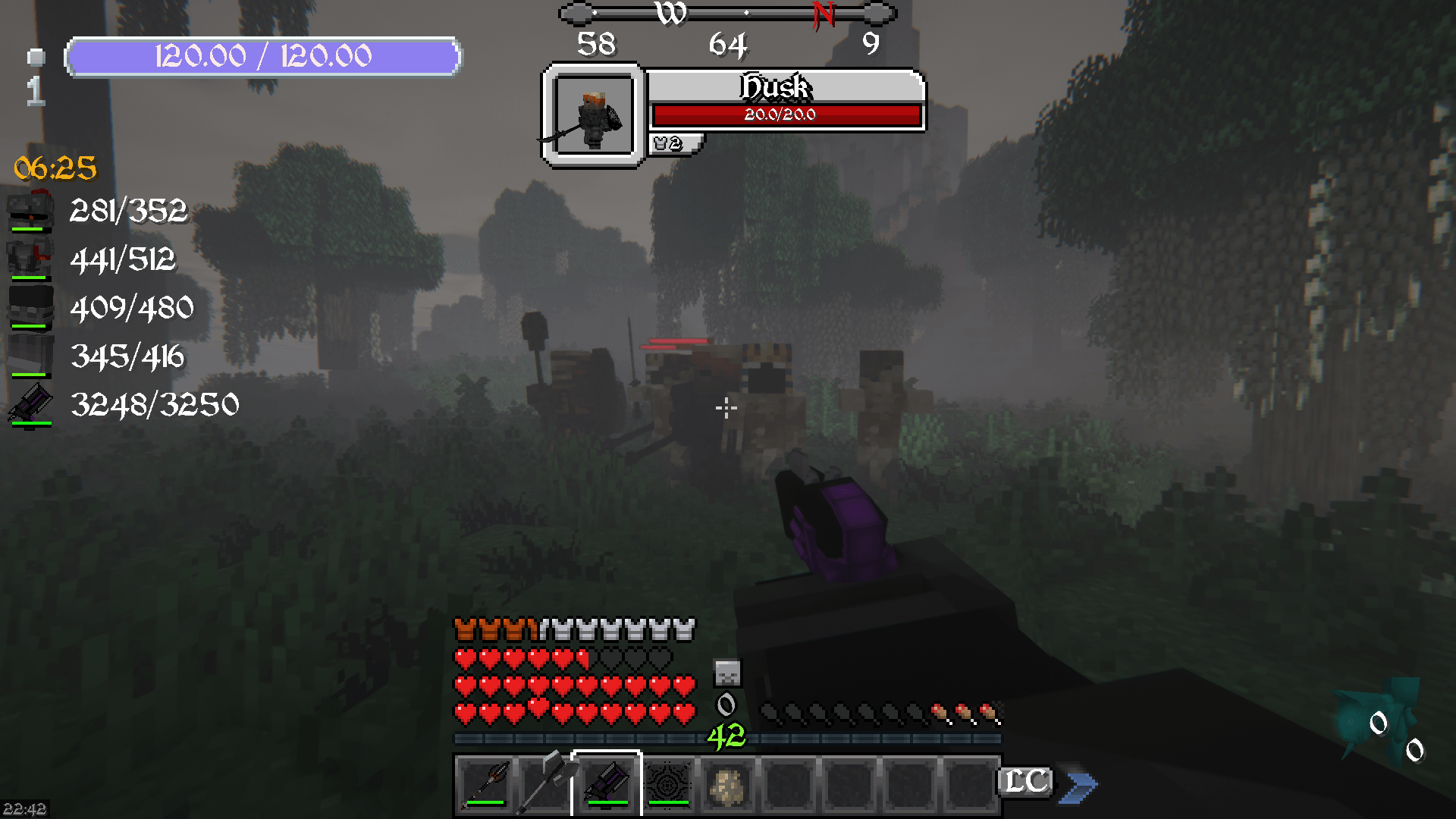Viewport: 1456px width, 819px height.
Task: Toggle the leggings durability indicator showing 409/480
Action: click(29, 308)
